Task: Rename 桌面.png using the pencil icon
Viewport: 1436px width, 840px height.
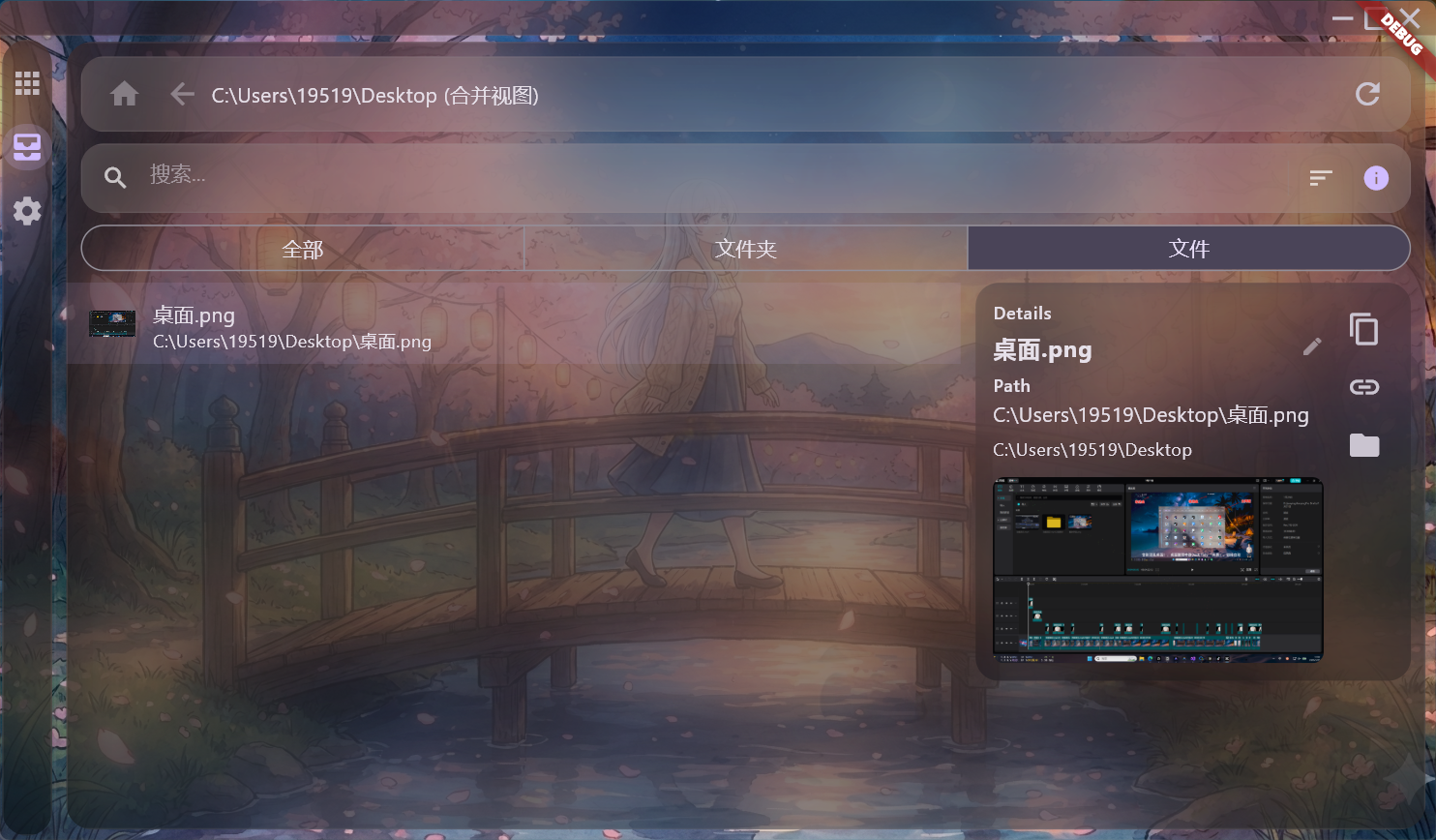Action: pyautogui.click(x=1312, y=346)
